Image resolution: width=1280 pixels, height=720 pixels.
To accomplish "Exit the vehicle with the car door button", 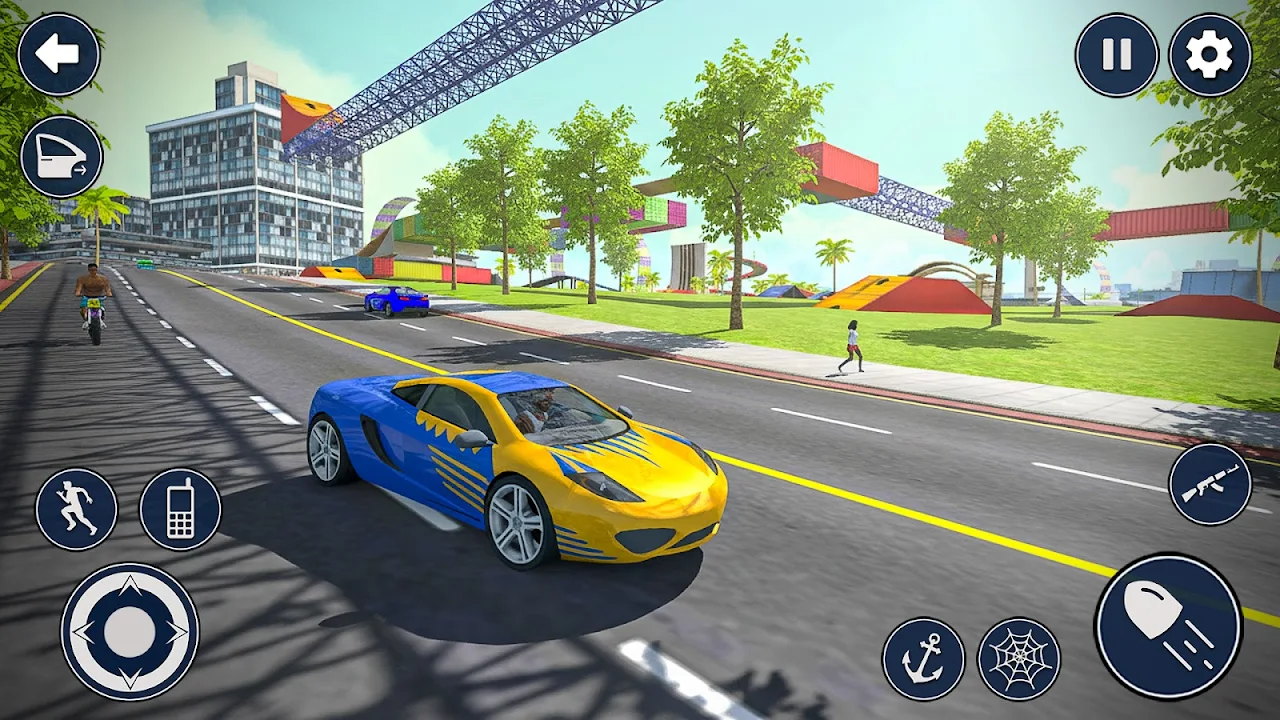I will point(62,157).
